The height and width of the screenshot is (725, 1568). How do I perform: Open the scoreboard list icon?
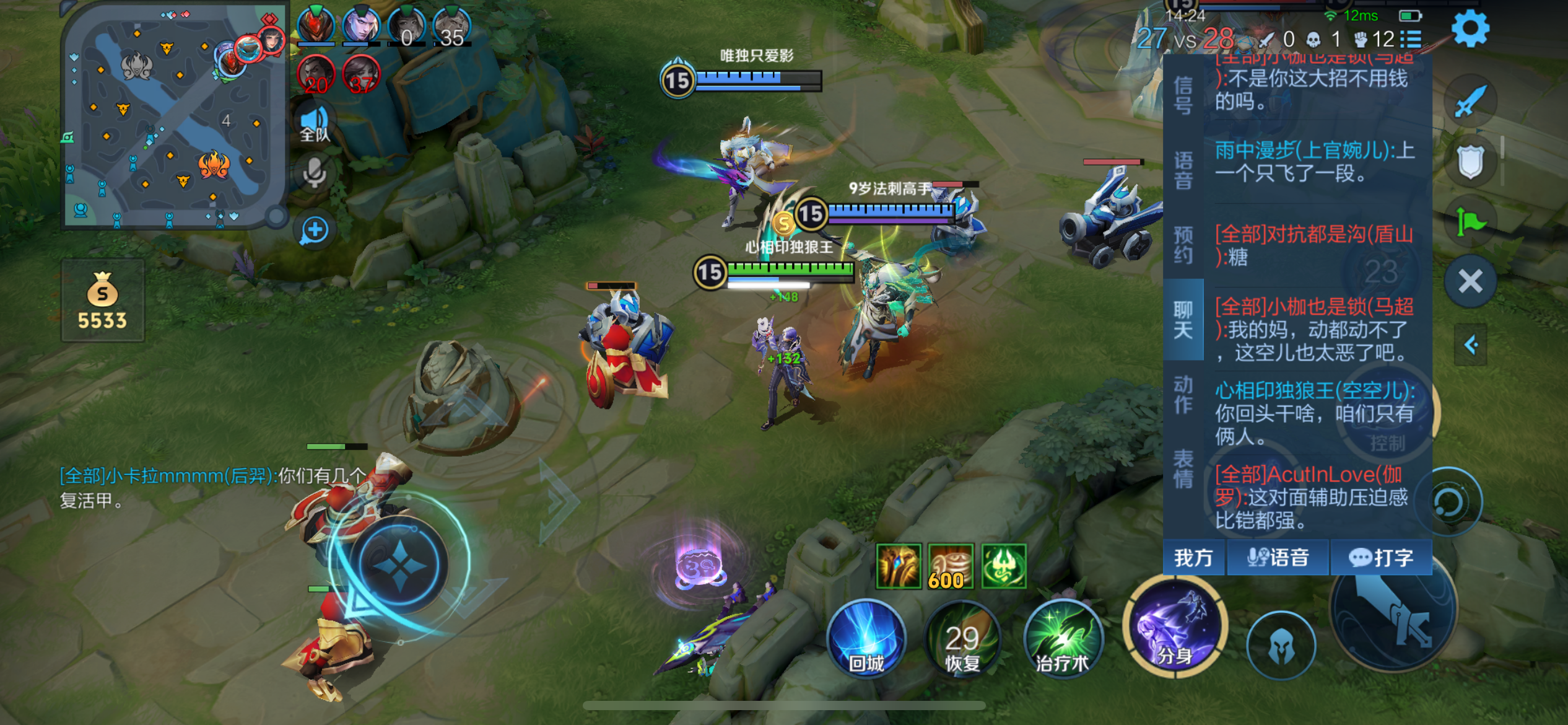(1411, 40)
